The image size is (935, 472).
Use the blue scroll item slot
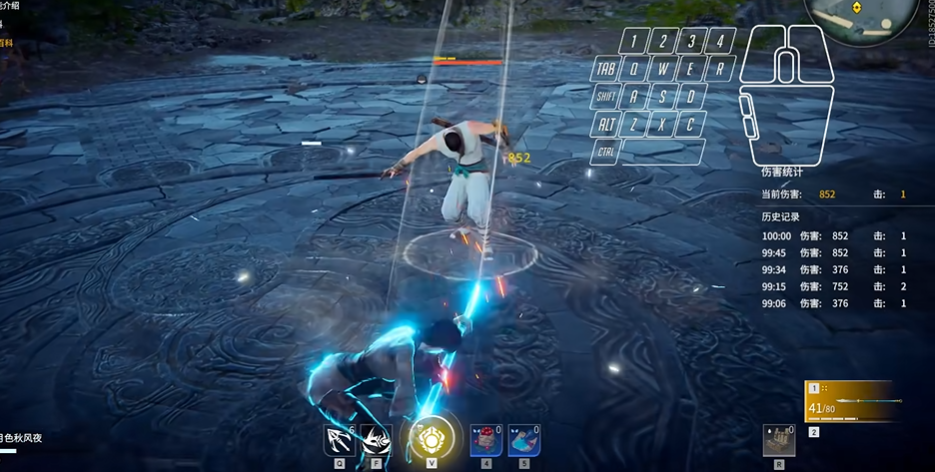(x=524, y=440)
